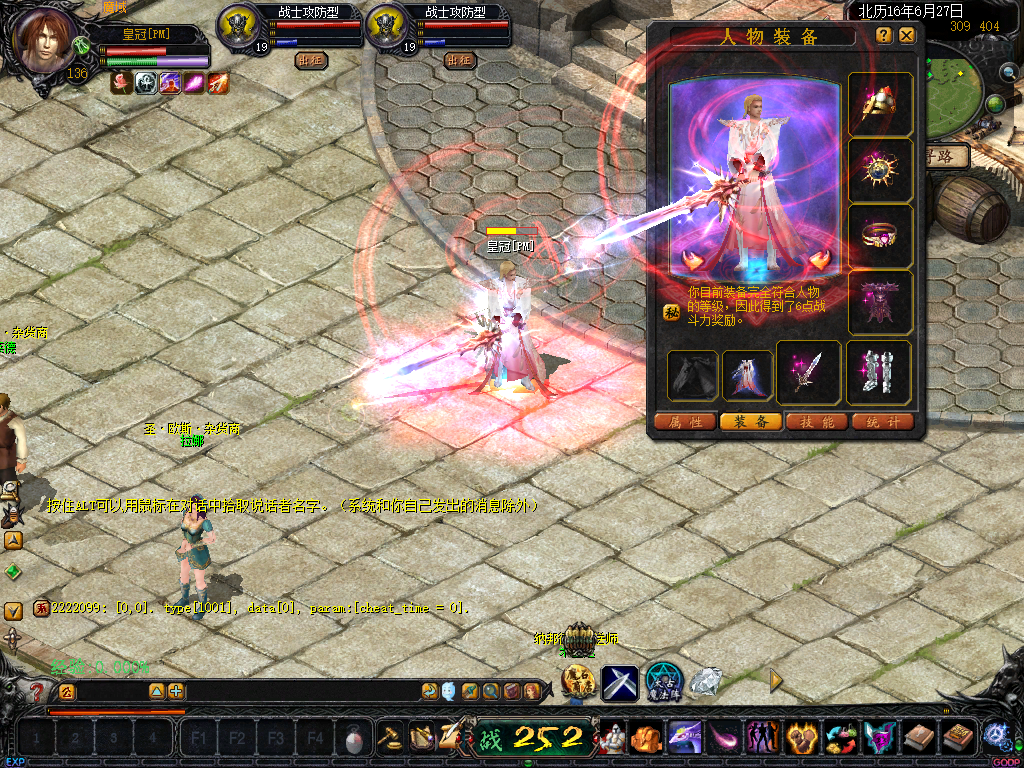Image resolution: width=1024 pixels, height=768 pixels.
Task: Select the equipped gold ring slot
Action: [x=880, y=236]
